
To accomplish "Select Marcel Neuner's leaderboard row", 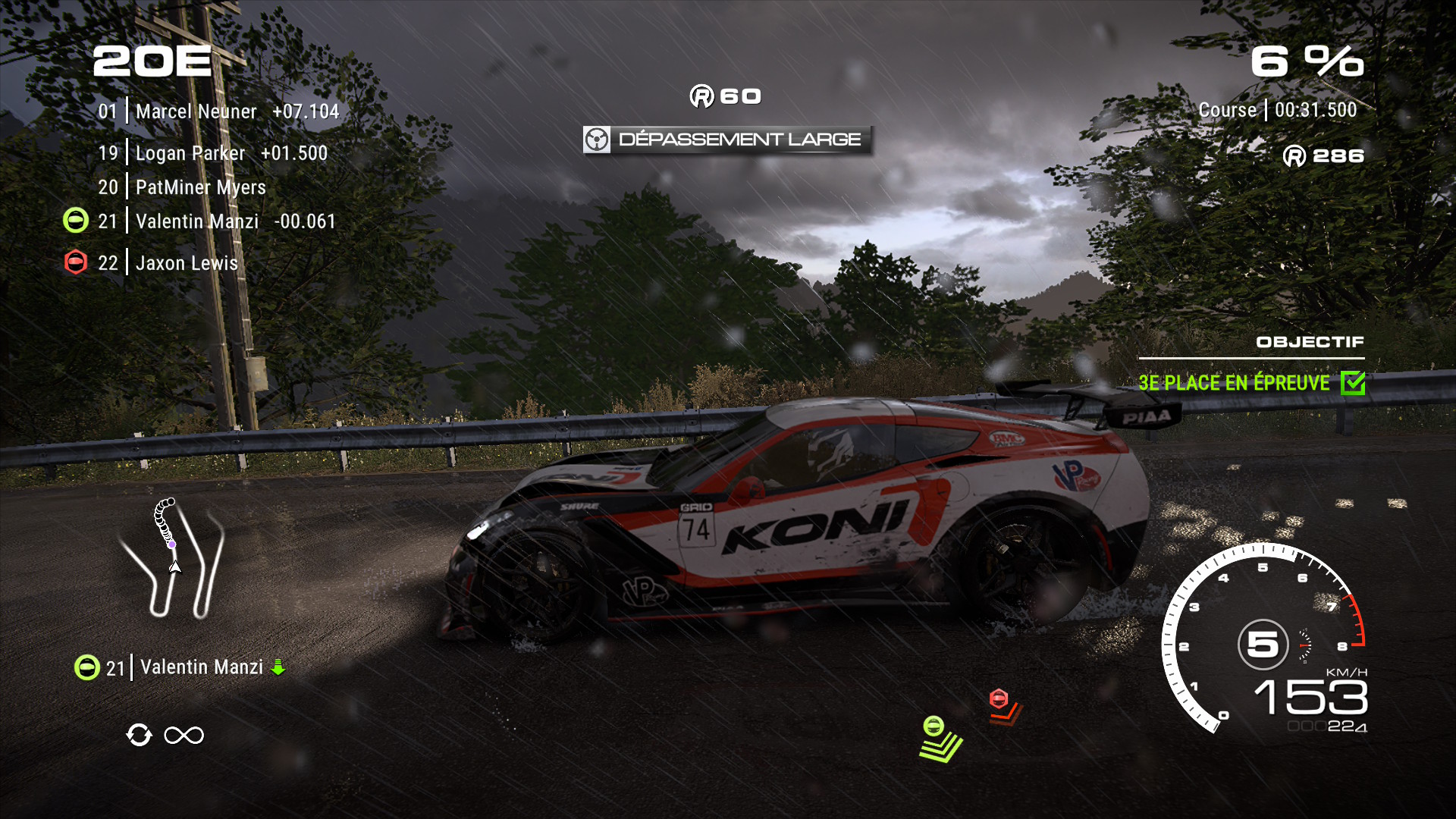I will tap(218, 111).
